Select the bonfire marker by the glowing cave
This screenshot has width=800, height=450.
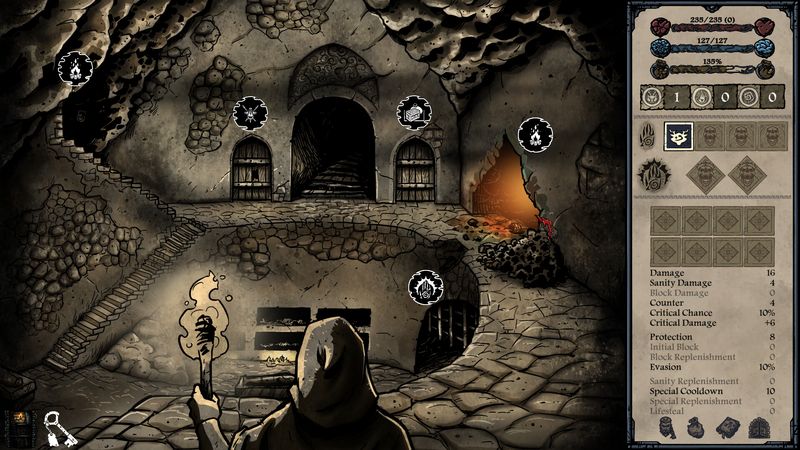[x=535, y=134]
